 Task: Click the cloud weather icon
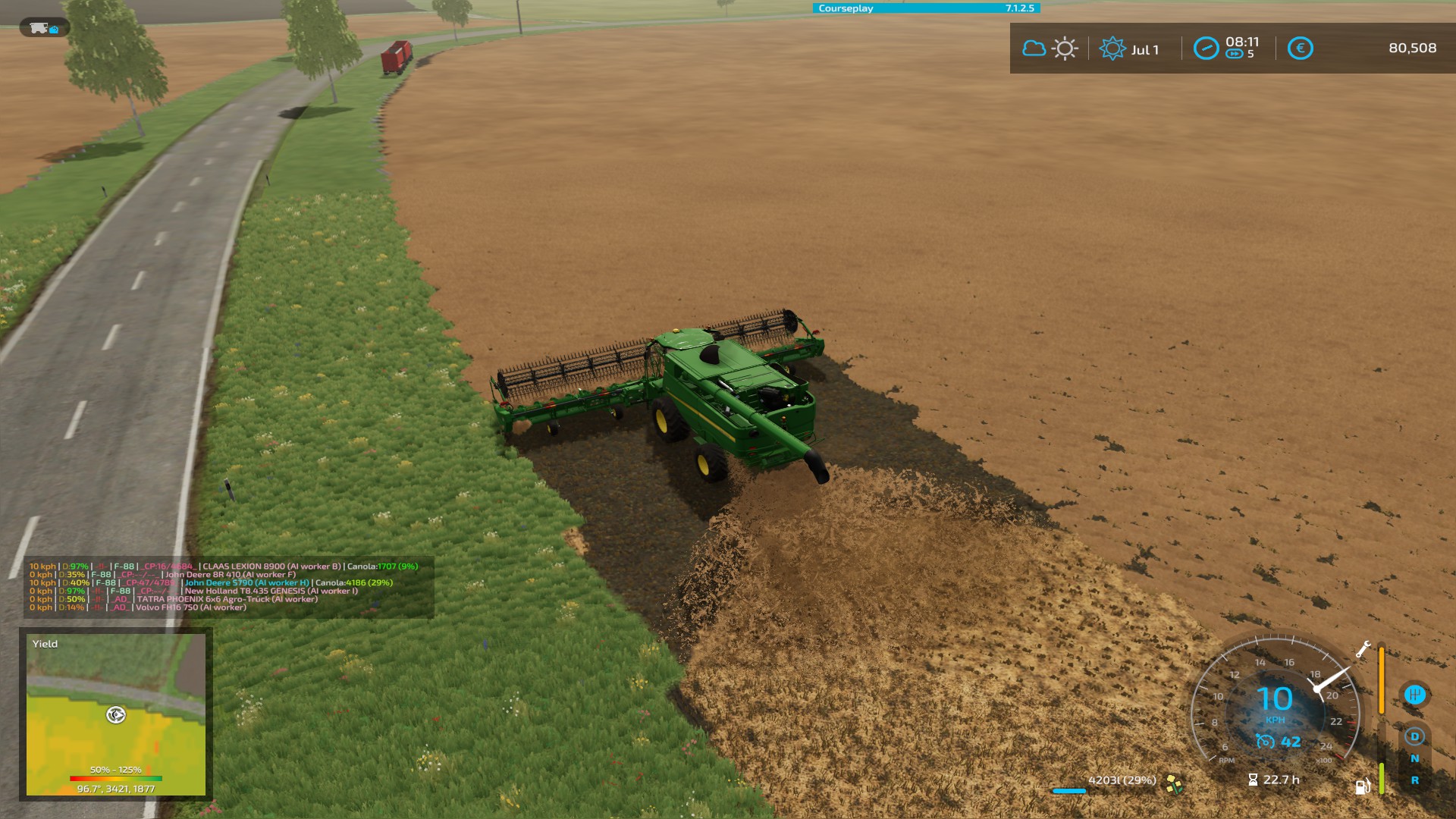coord(1034,47)
